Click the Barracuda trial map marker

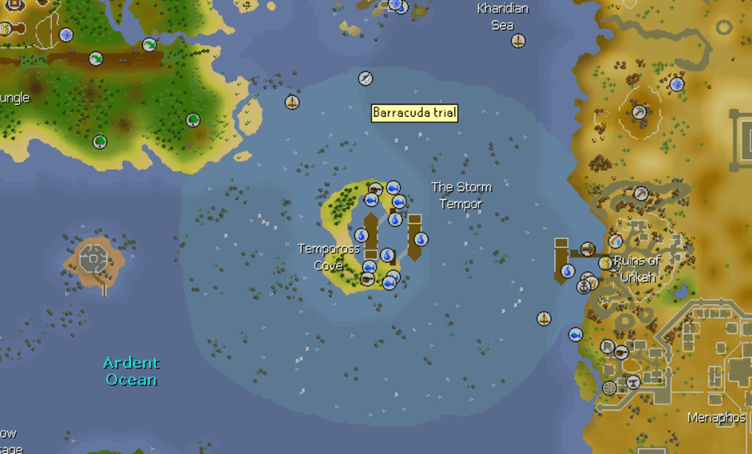(x=366, y=78)
